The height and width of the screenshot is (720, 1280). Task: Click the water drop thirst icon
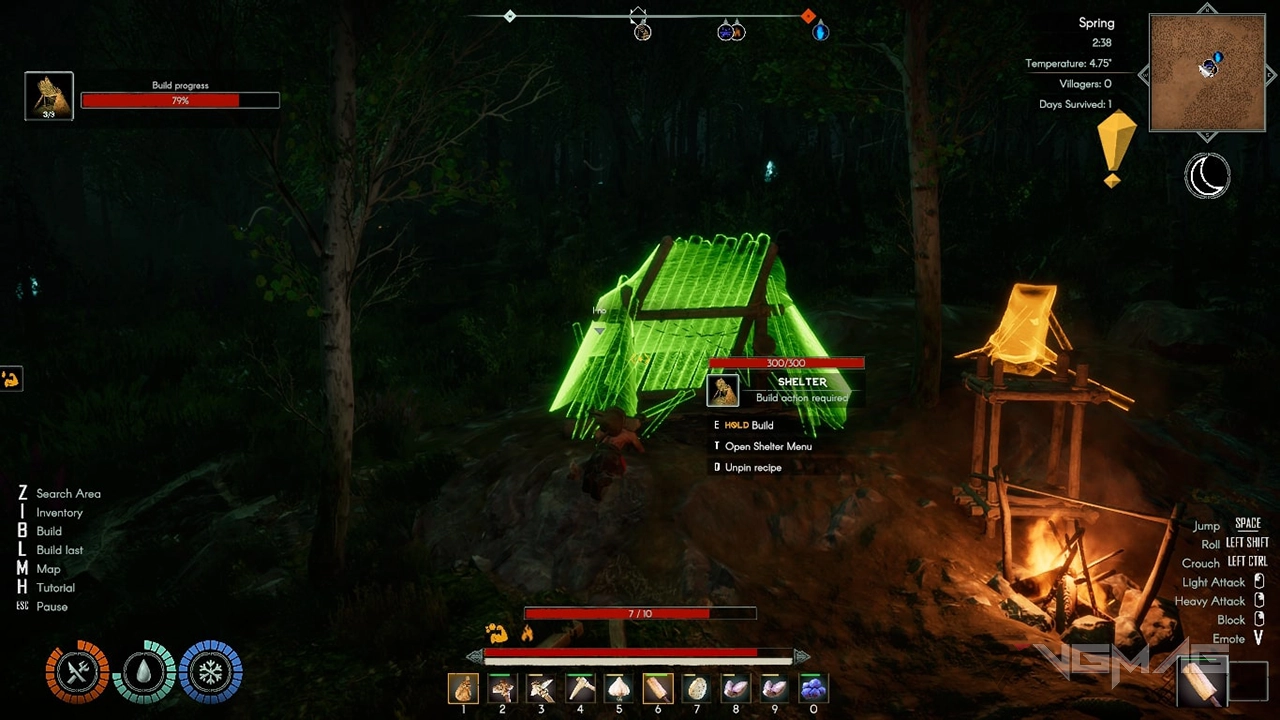coord(144,672)
